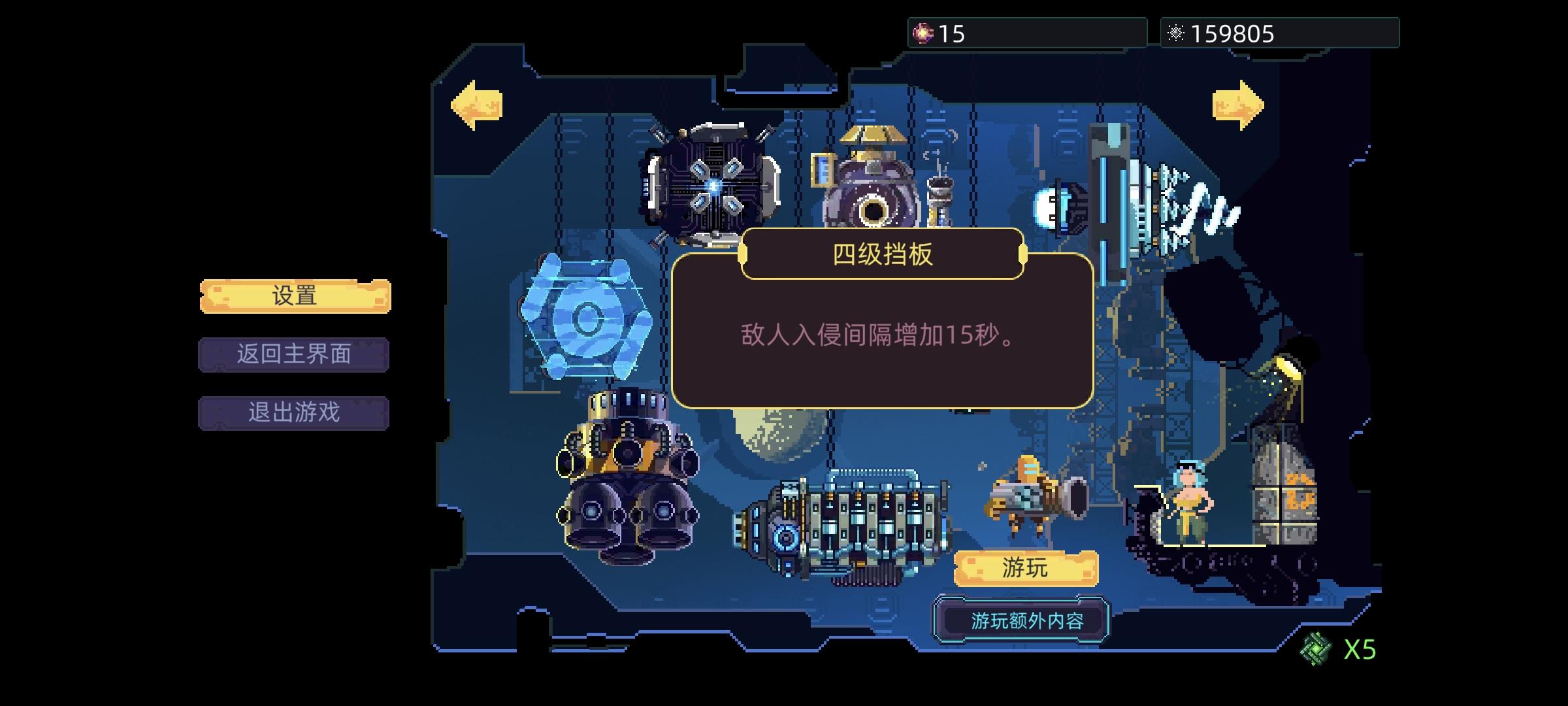Open 设置 from the left menu
1568x706 pixels.
tap(294, 295)
